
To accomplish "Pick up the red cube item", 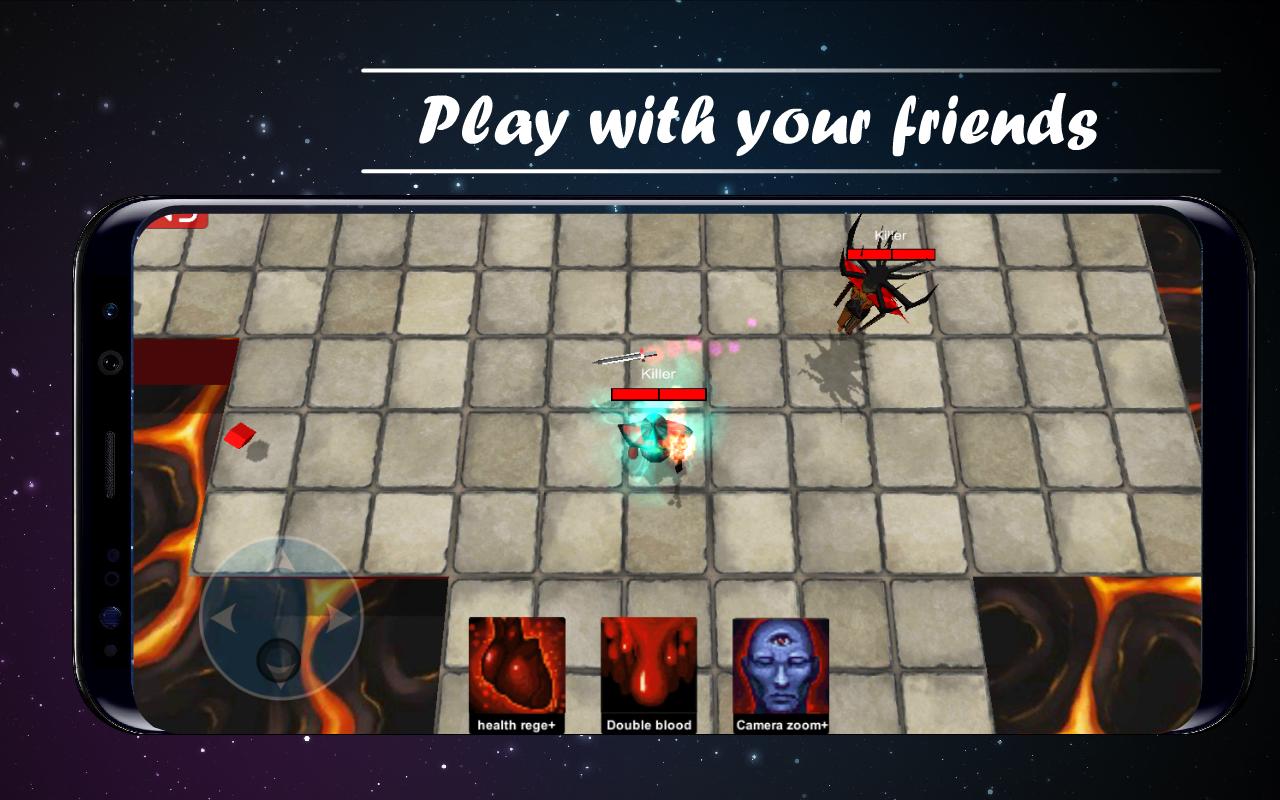I will point(240,434).
